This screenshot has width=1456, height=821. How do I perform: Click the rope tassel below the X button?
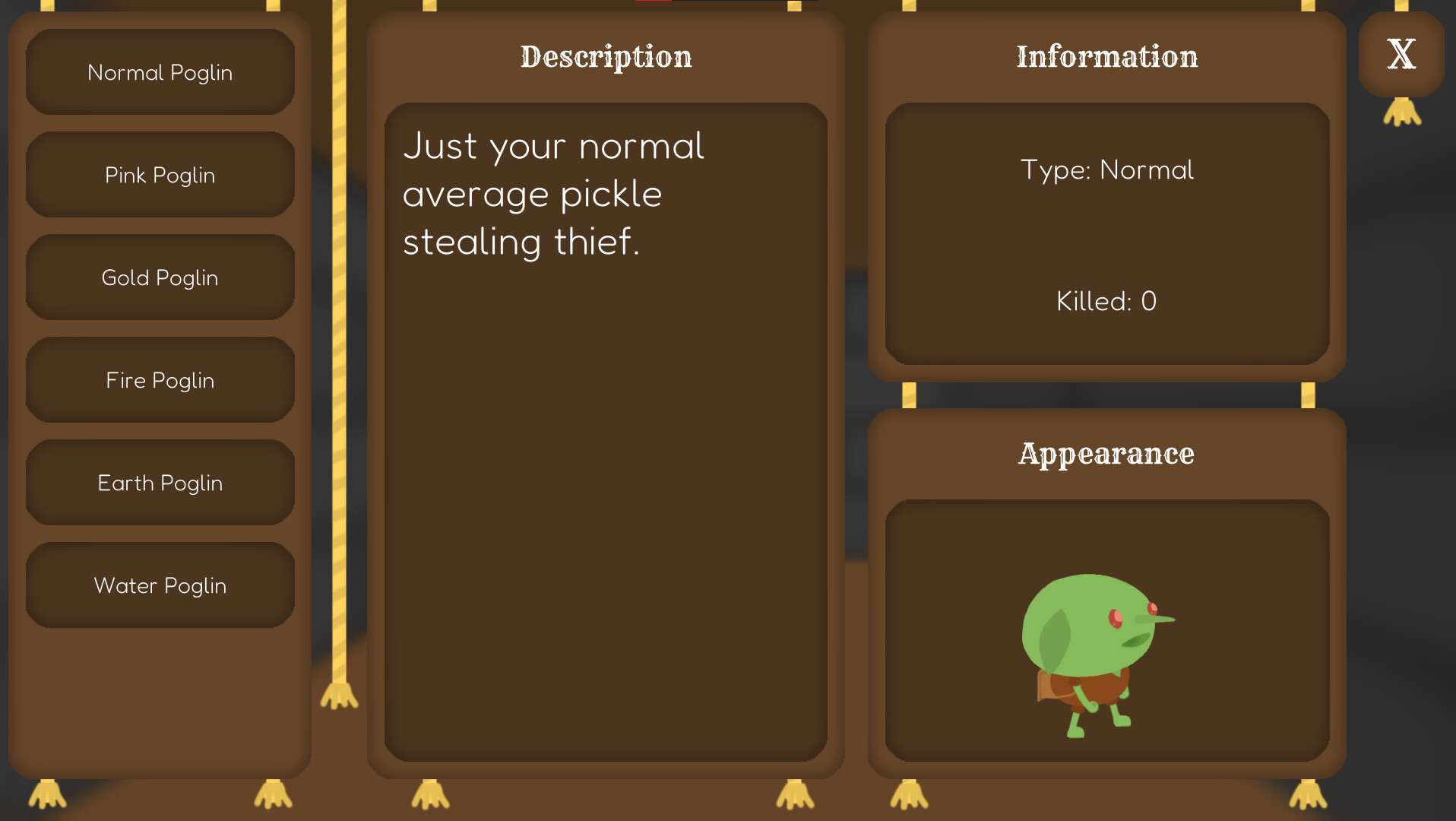coord(1401,113)
